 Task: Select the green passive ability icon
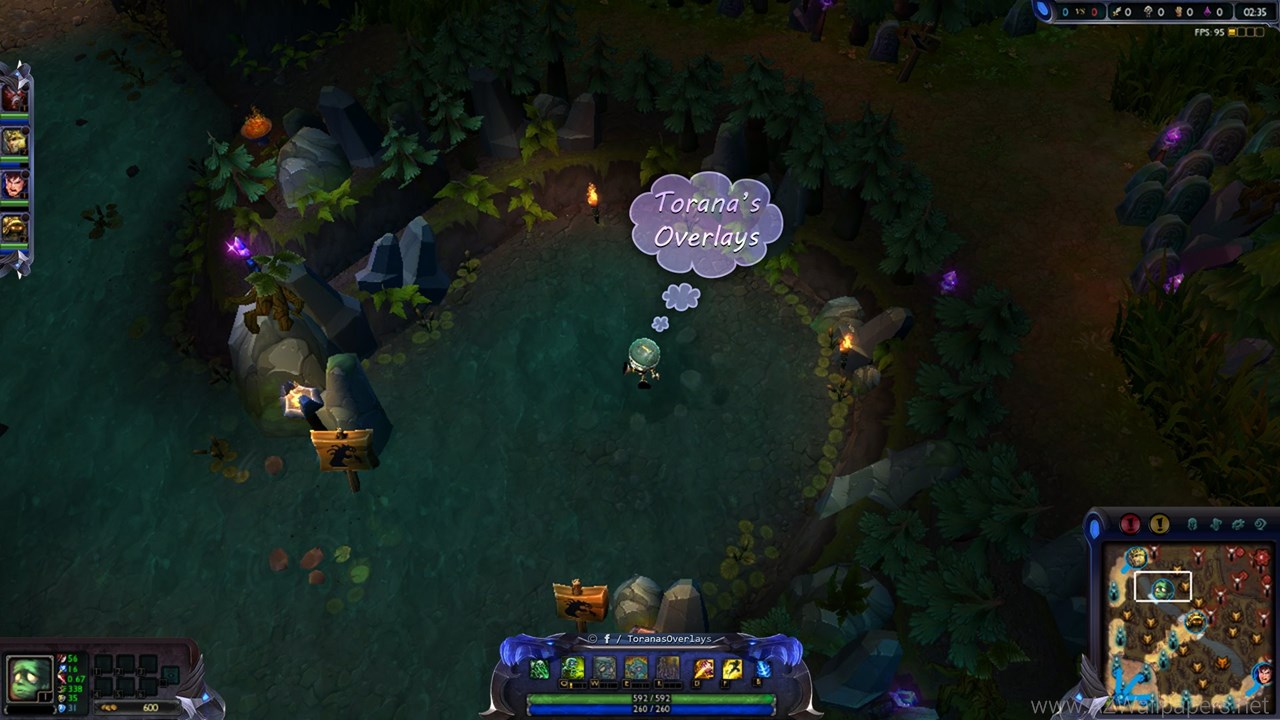pyautogui.click(x=540, y=670)
